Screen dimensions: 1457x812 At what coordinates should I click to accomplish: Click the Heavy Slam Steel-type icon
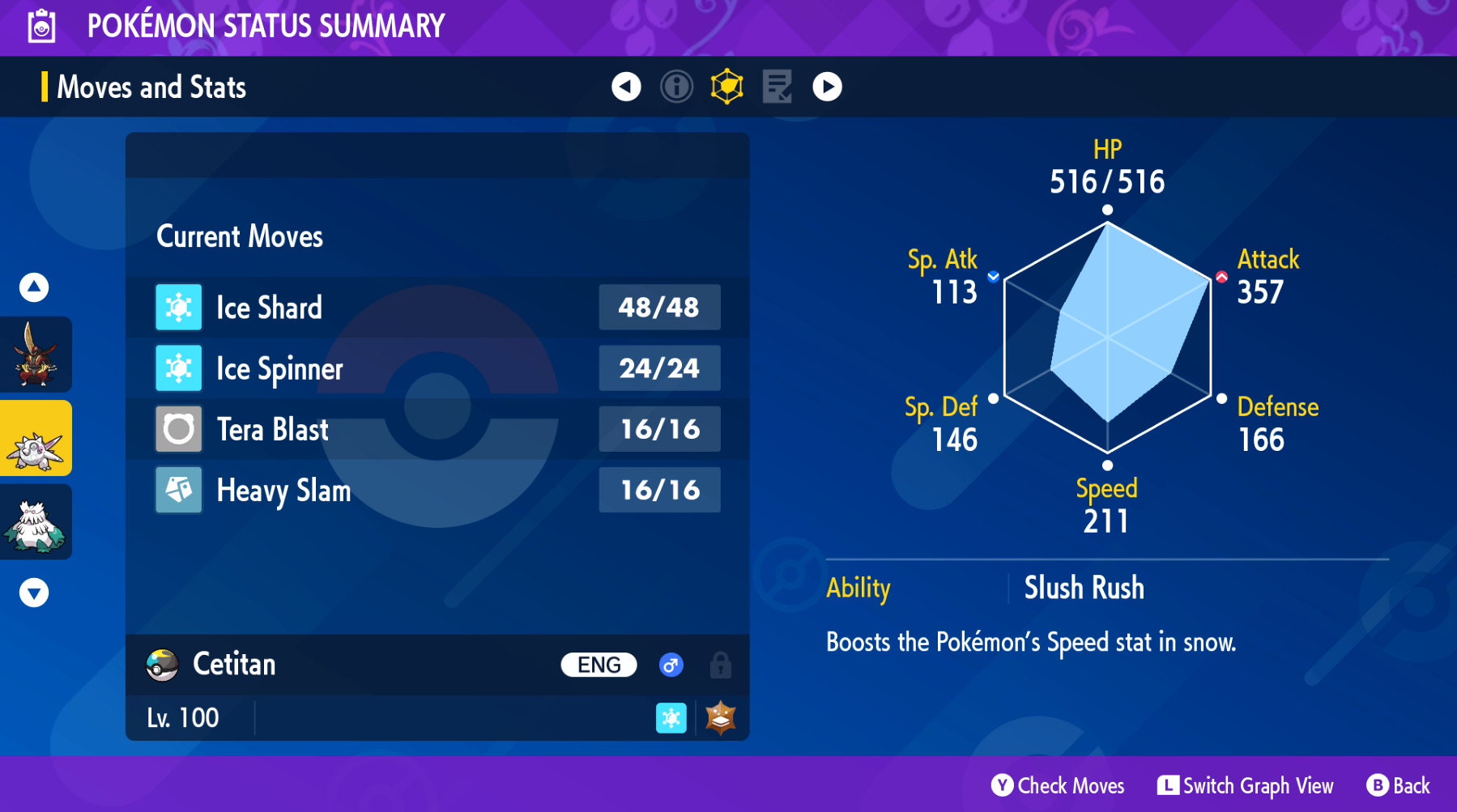177,490
